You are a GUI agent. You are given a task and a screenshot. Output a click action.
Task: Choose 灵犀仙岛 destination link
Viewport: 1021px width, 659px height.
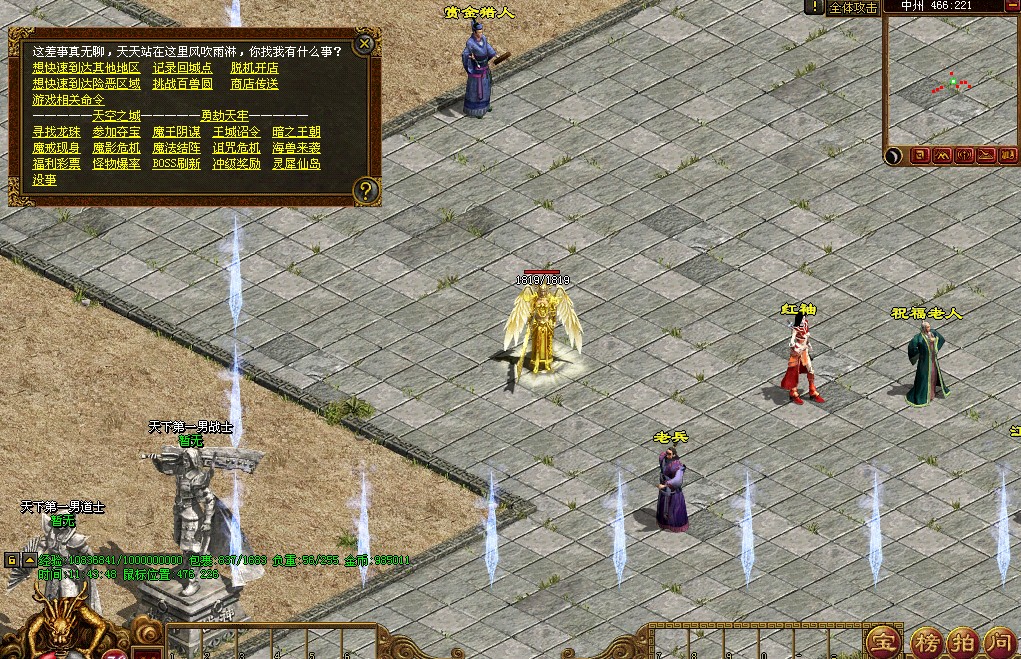click(296, 164)
